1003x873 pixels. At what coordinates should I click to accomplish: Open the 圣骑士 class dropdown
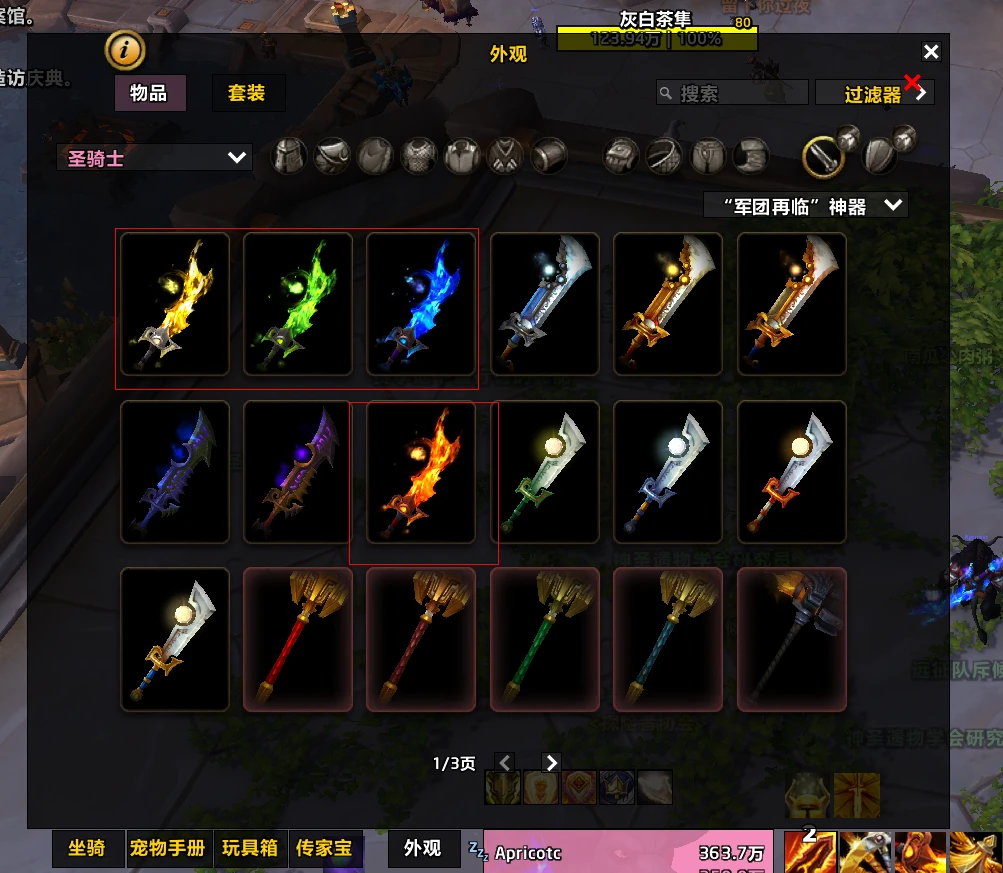tap(154, 157)
